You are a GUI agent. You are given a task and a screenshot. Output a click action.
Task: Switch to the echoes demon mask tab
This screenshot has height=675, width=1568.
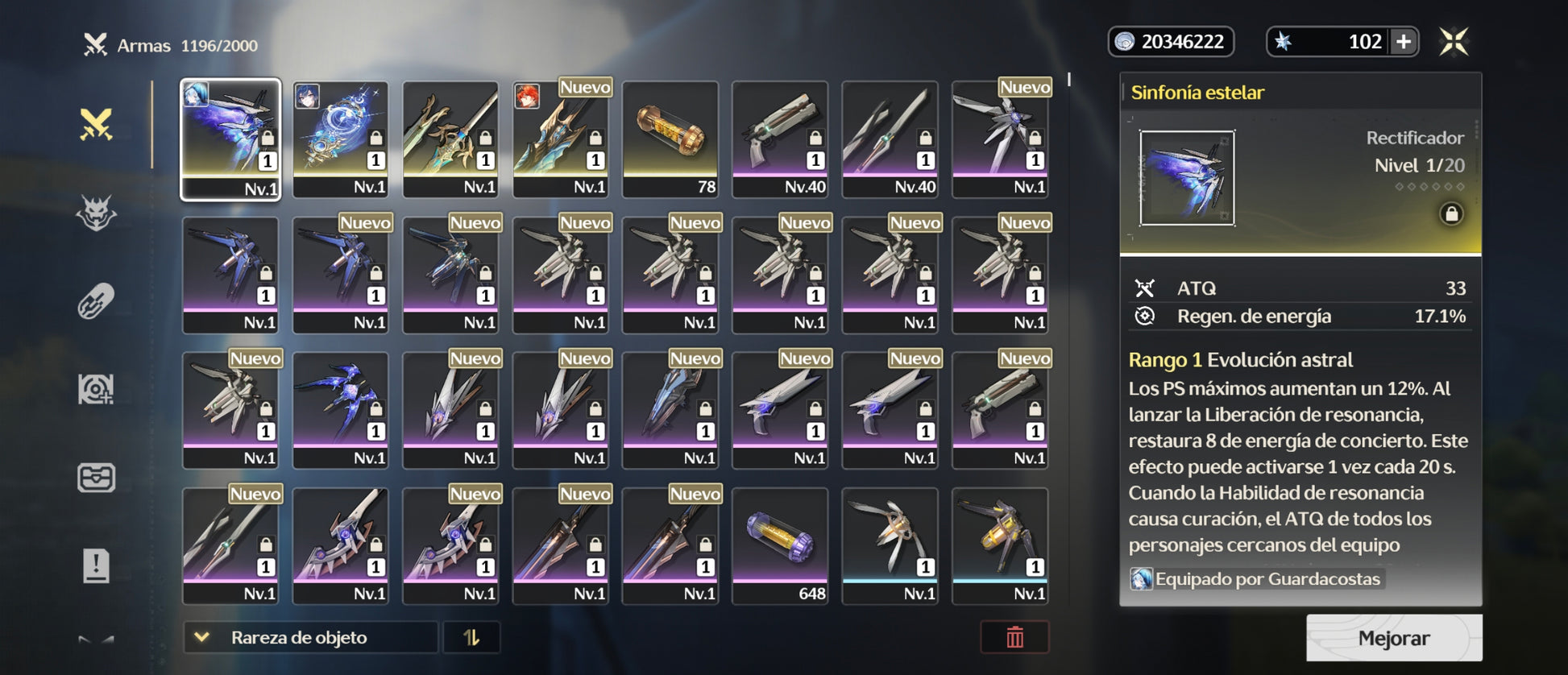[96, 213]
